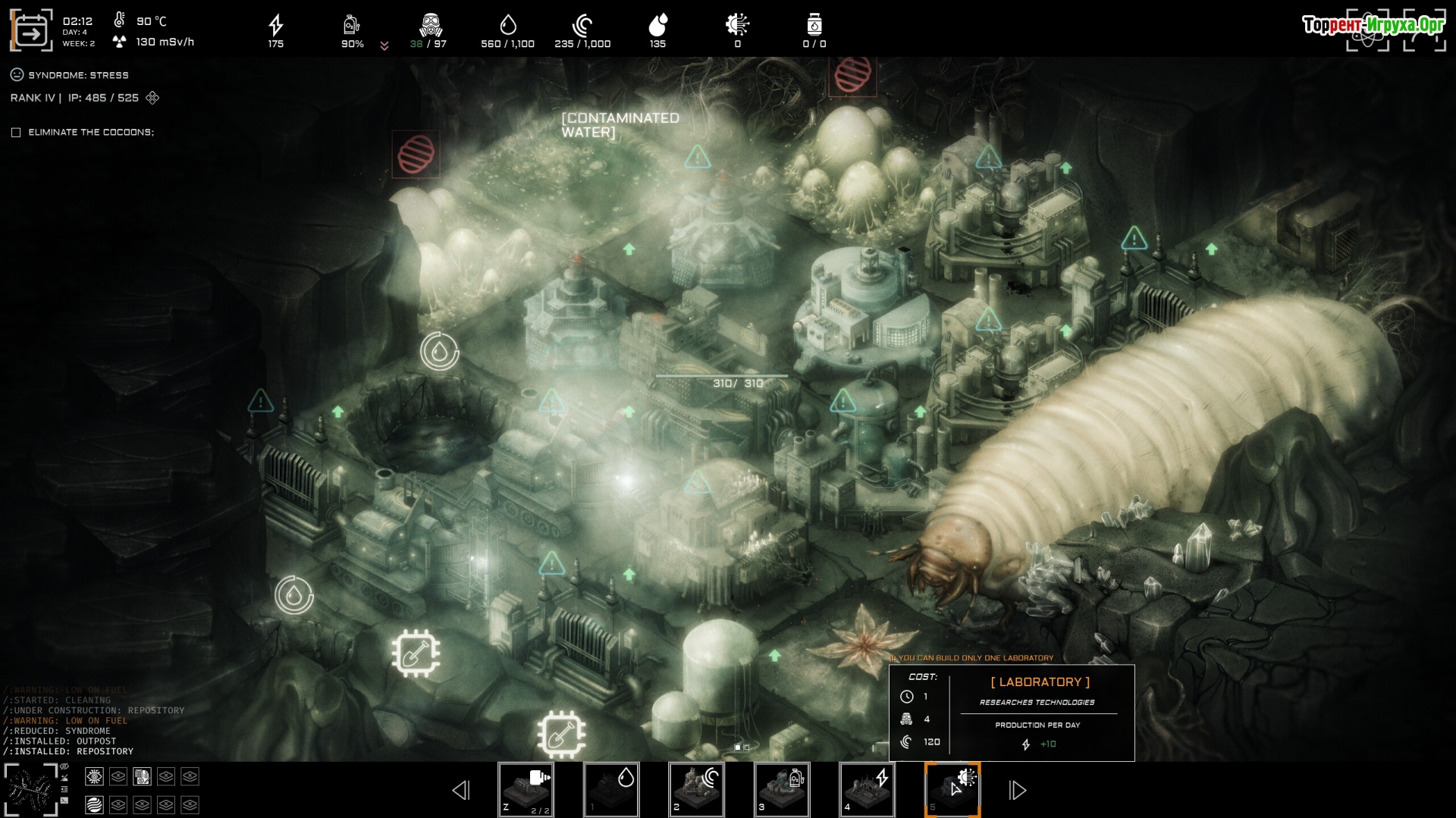The image size is (1456, 818).
Task: Open the atom research button
Action: (x=1367, y=32)
